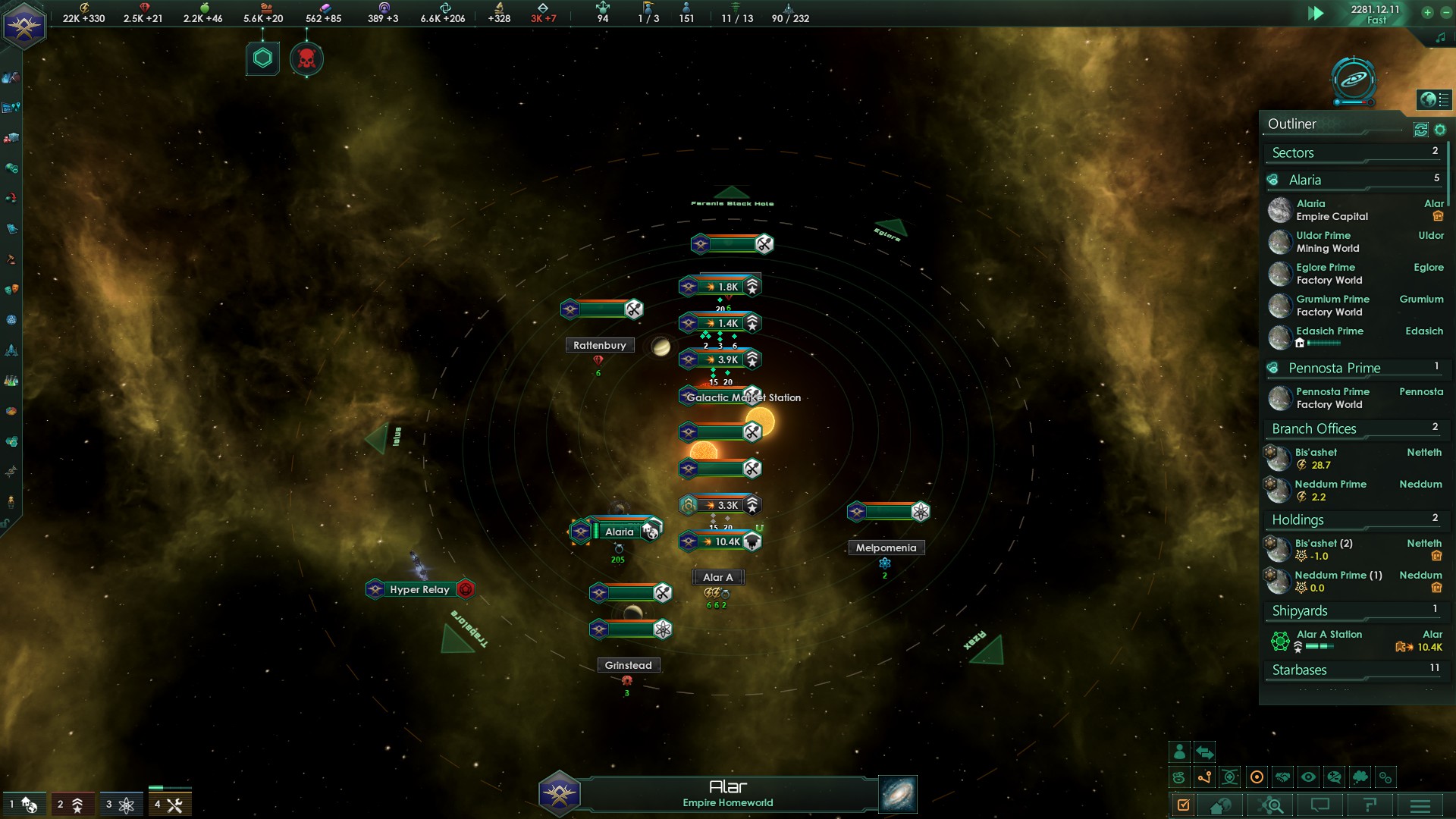The width and height of the screenshot is (1456, 819).
Task: Open the game menu with the hamburger icon
Action: click(x=1418, y=806)
